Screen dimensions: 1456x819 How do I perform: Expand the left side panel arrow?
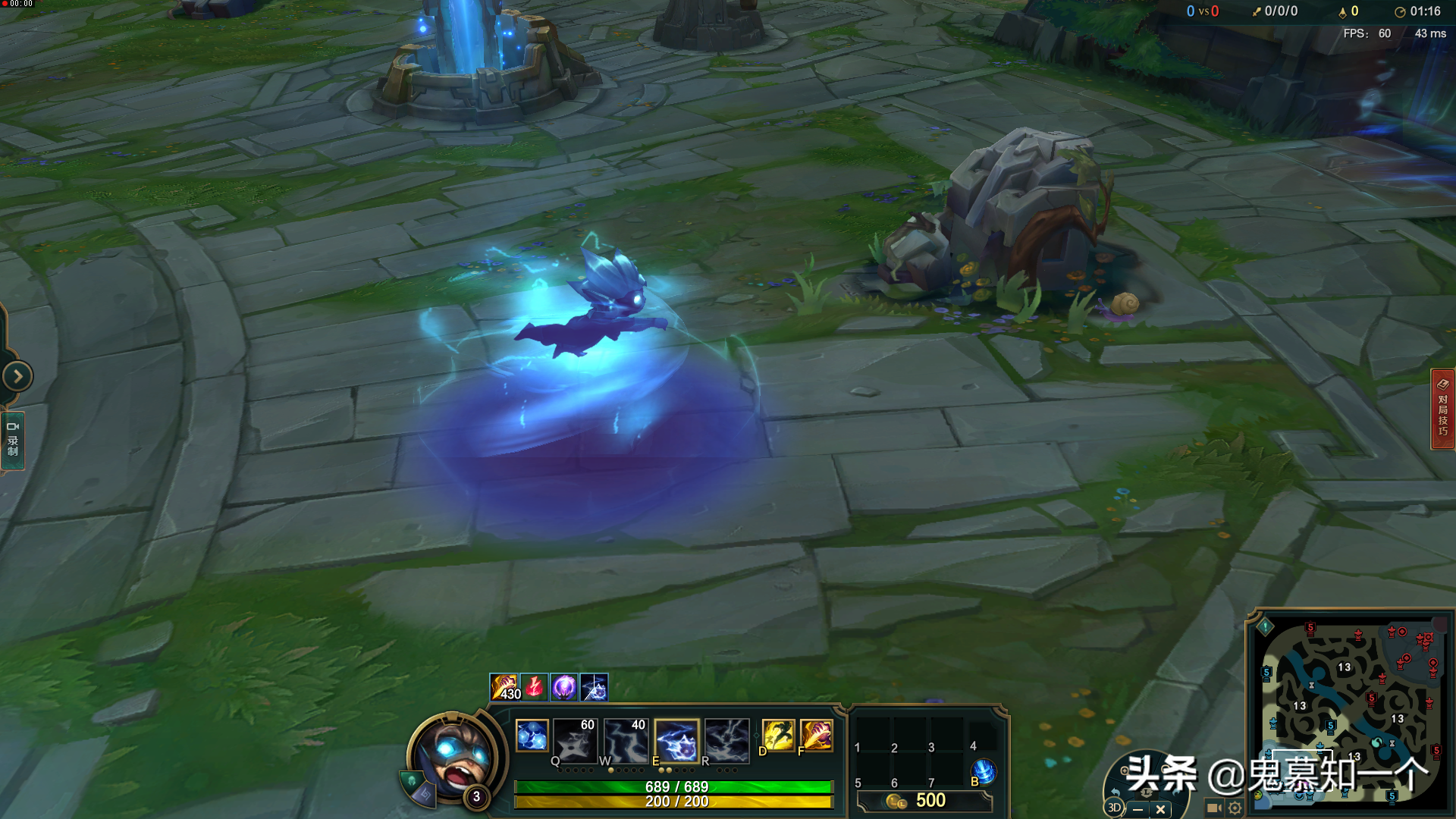(x=17, y=376)
